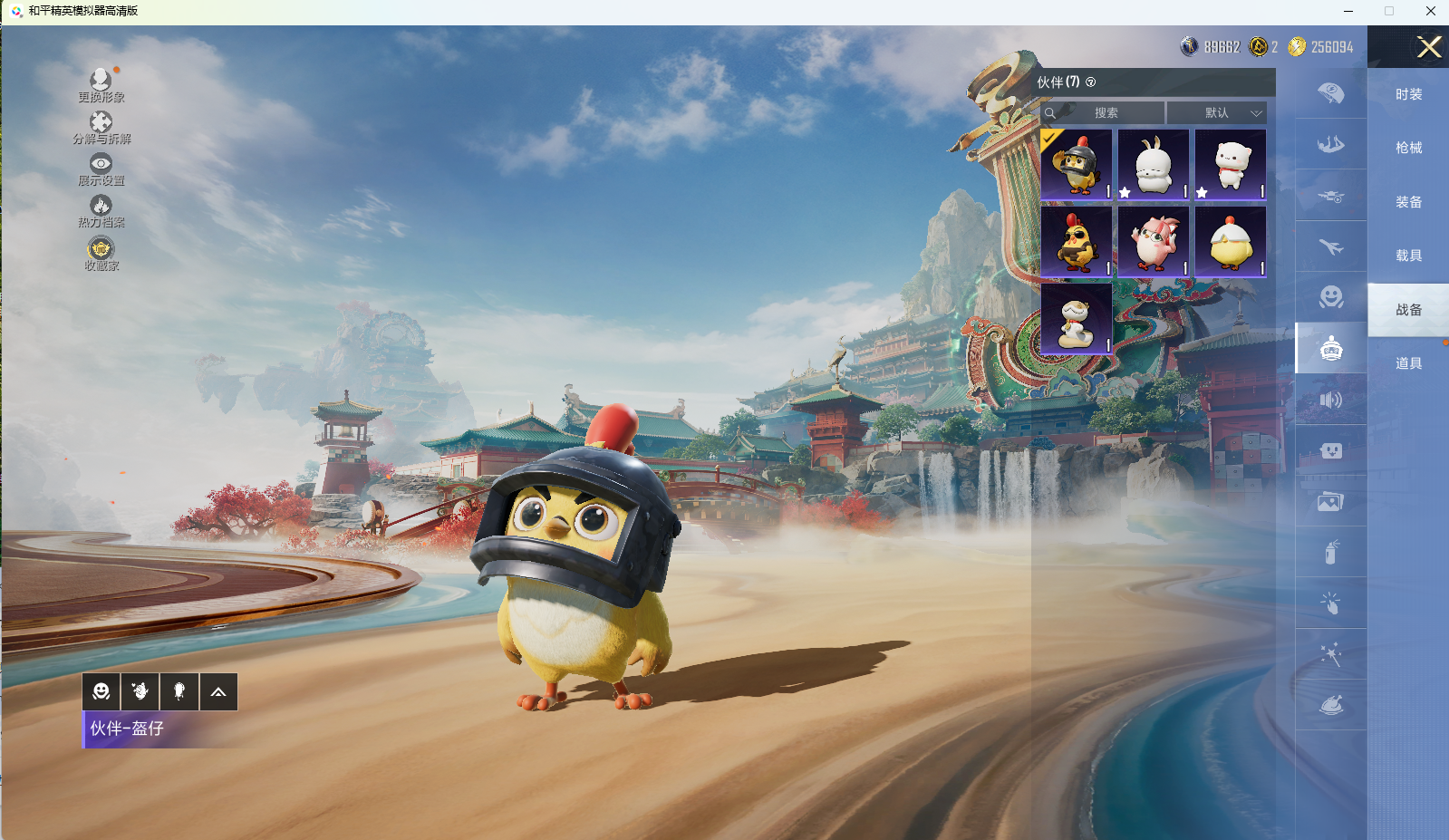Open the 默认 sort dropdown
This screenshot has width=1449, height=840.
[1217, 113]
